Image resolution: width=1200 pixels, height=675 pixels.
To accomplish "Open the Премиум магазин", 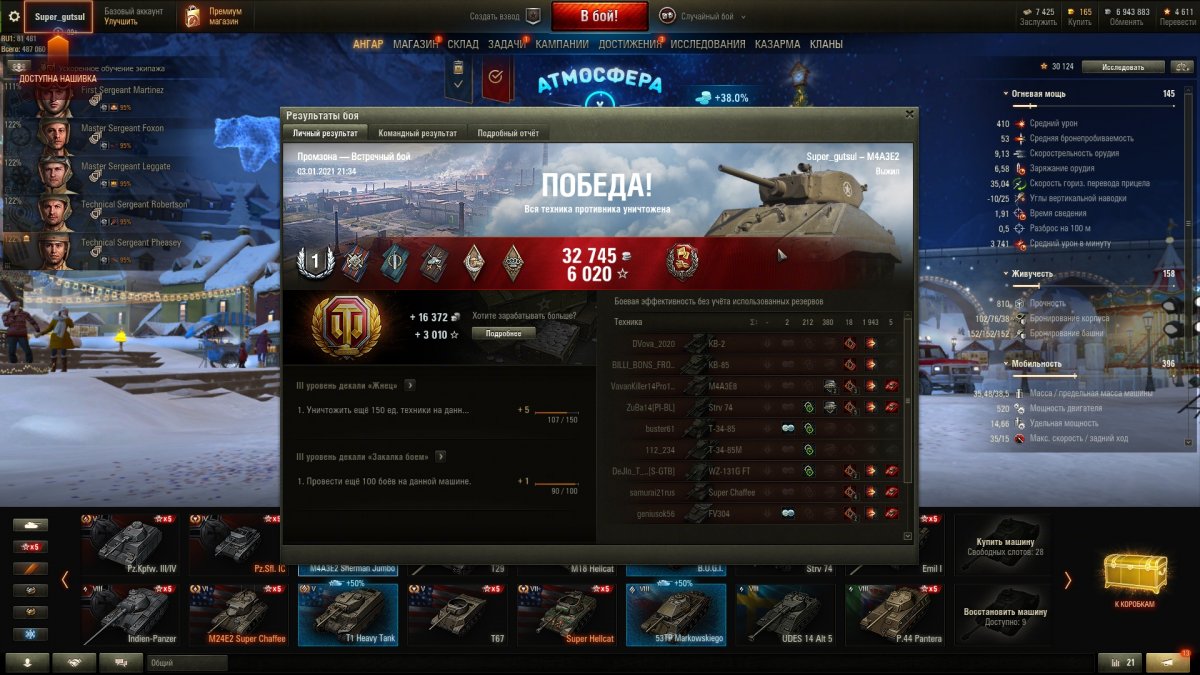I will click(211, 16).
